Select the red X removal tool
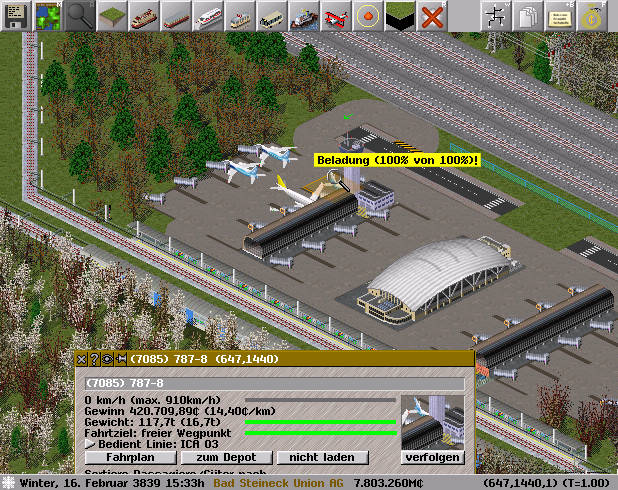Image resolution: width=618 pixels, height=490 pixels. point(432,15)
